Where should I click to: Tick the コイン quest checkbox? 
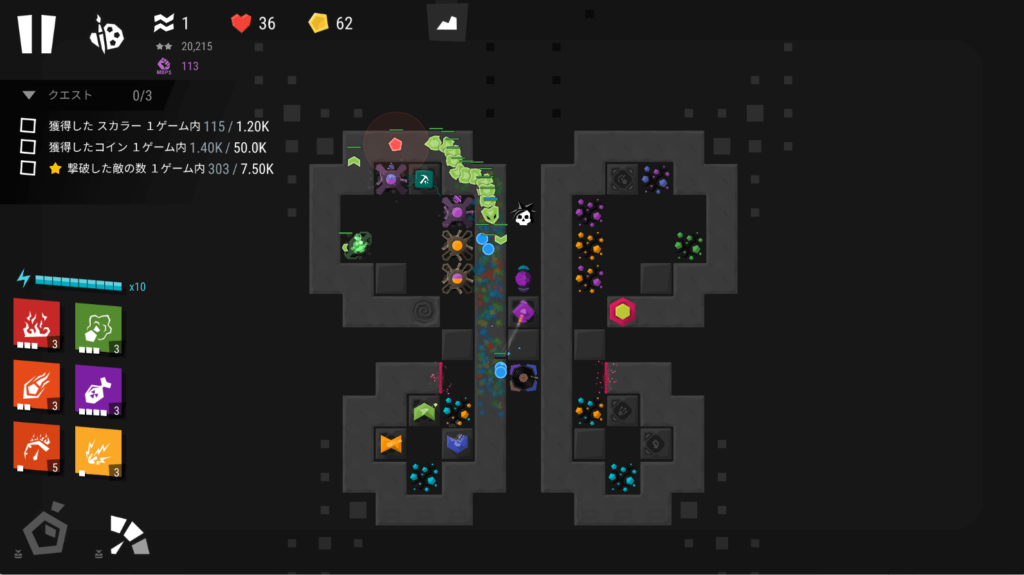point(29,147)
